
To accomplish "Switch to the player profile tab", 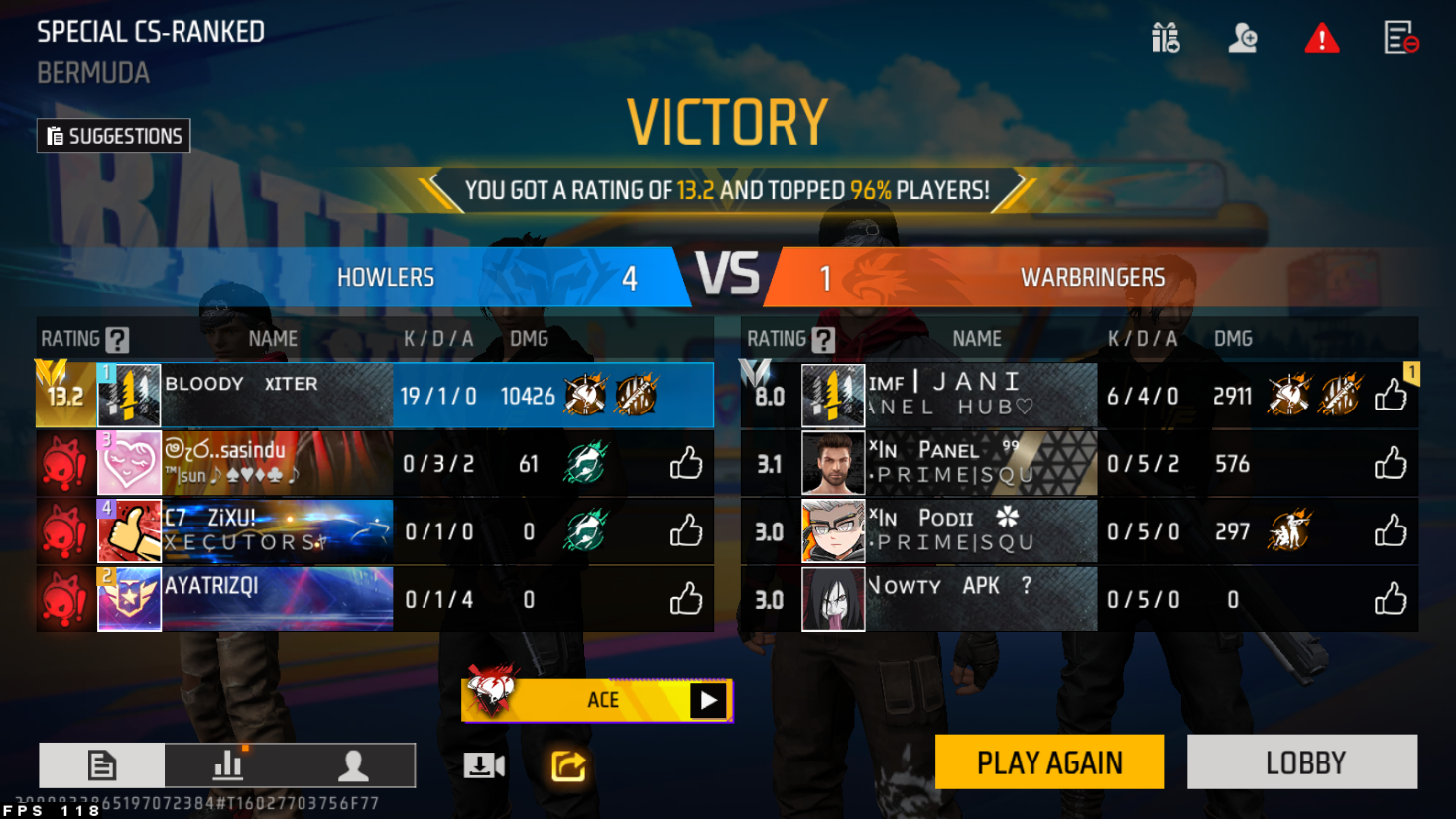I will 353,765.
